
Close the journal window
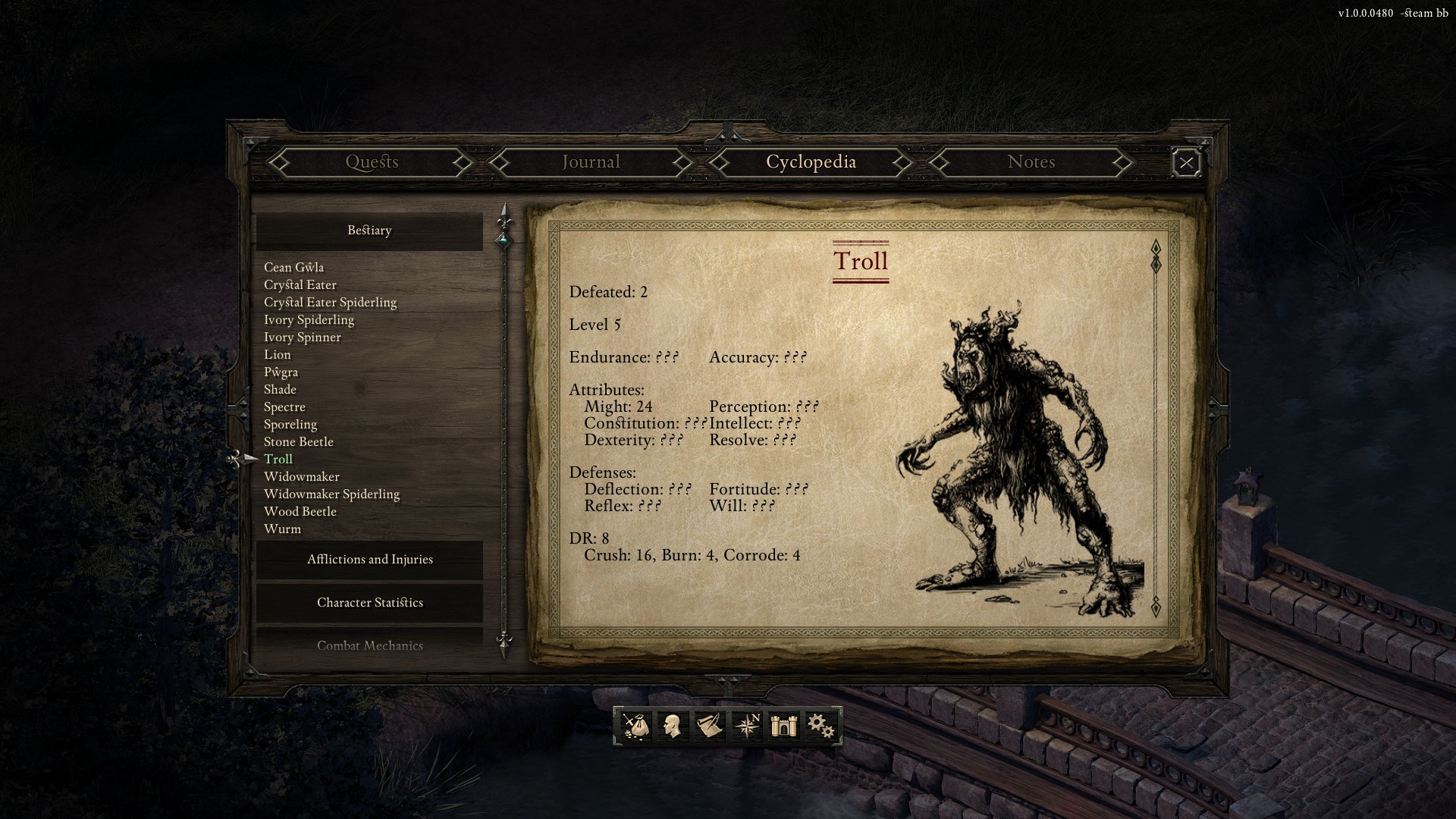pyautogui.click(x=1186, y=163)
